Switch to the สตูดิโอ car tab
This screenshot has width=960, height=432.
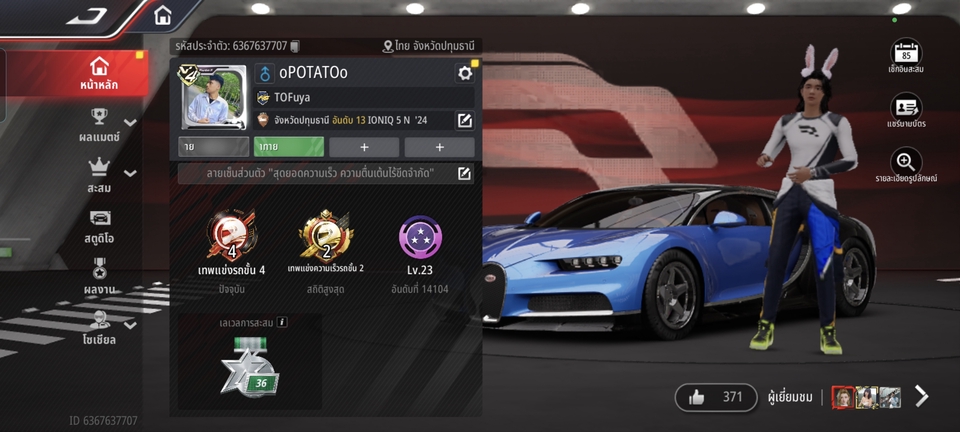(x=99, y=226)
